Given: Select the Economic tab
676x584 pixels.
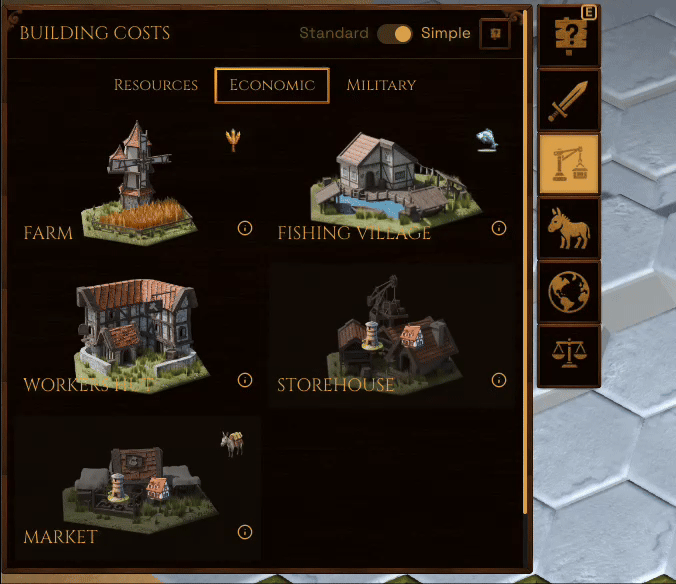Looking at the screenshot, I should [x=272, y=85].
